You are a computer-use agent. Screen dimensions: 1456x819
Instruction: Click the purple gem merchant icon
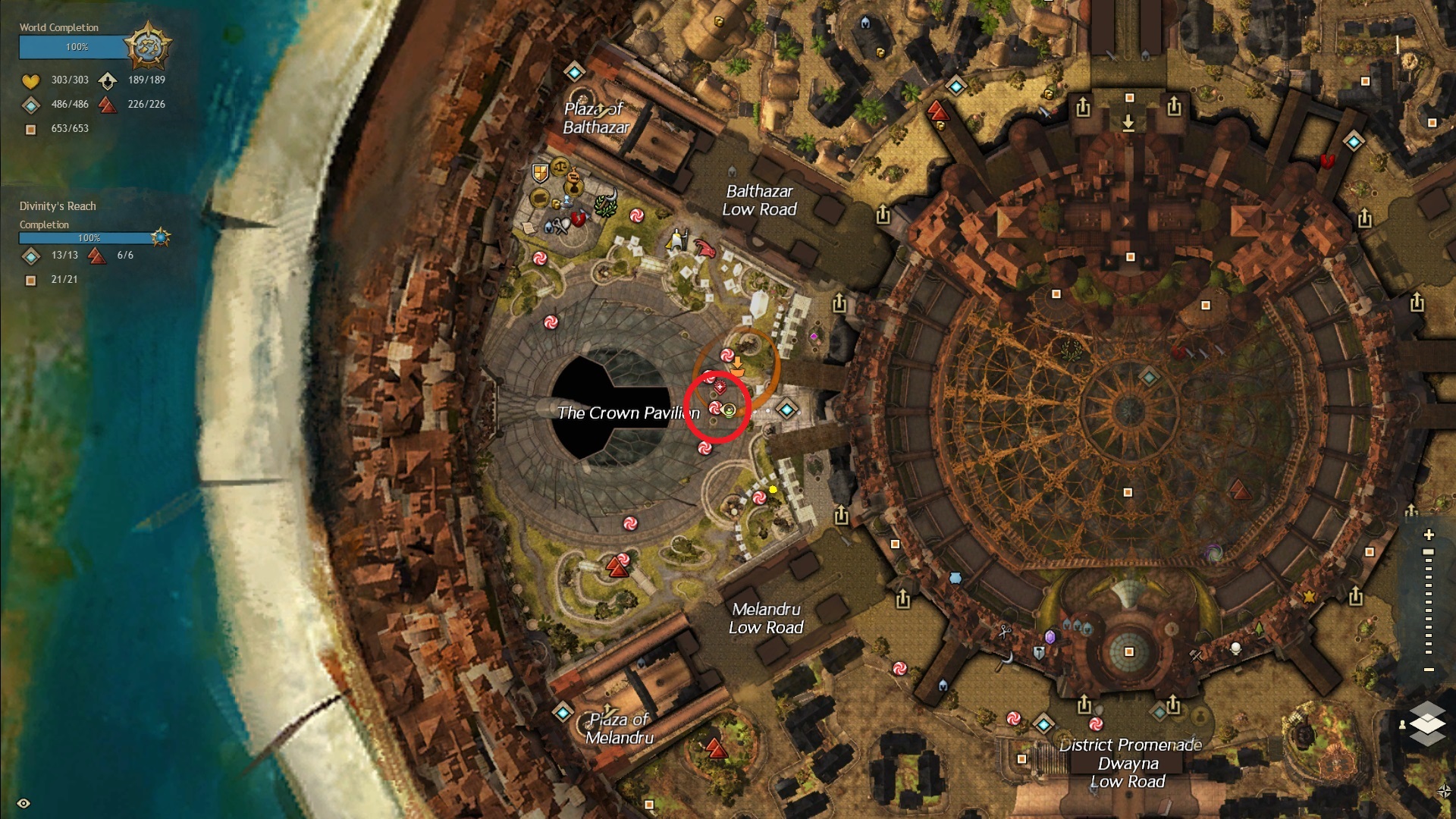[1050, 636]
